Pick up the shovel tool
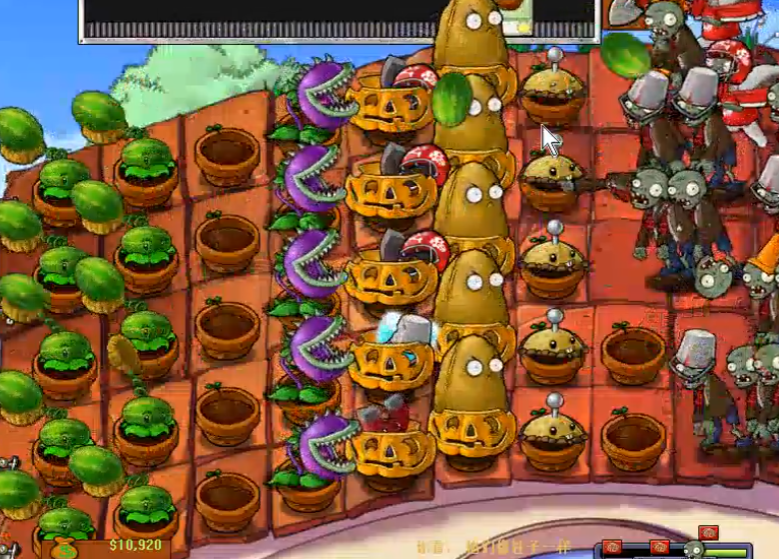Image resolution: width=779 pixels, height=559 pixels. click(x=622, y=12)
